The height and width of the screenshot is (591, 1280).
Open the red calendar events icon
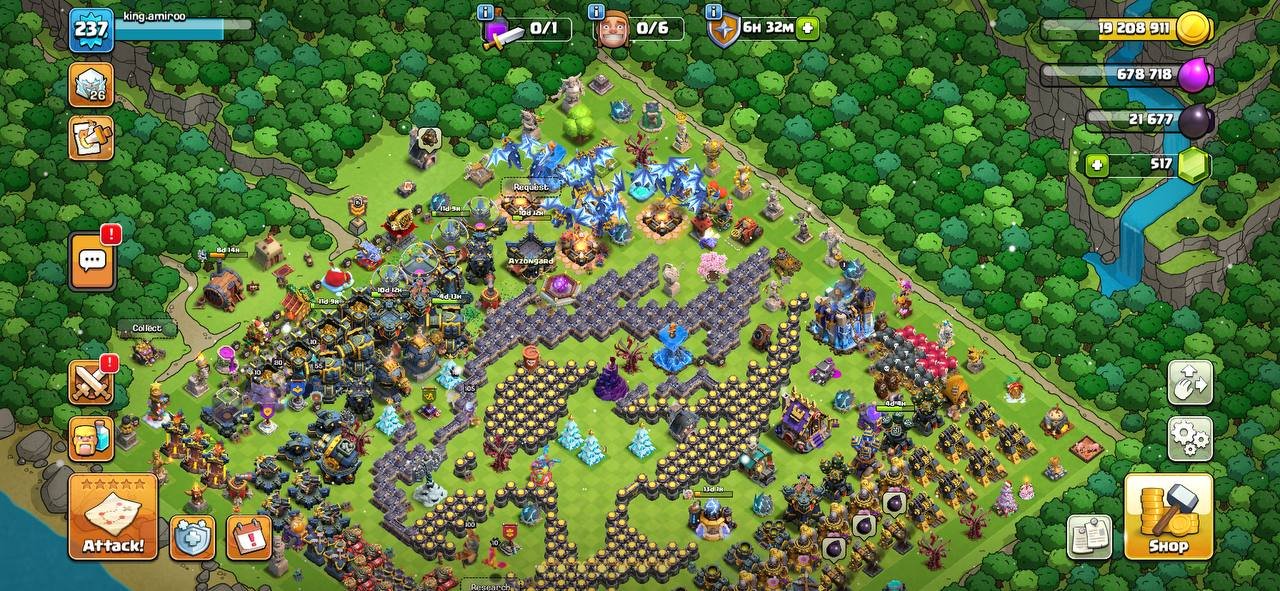248,537
